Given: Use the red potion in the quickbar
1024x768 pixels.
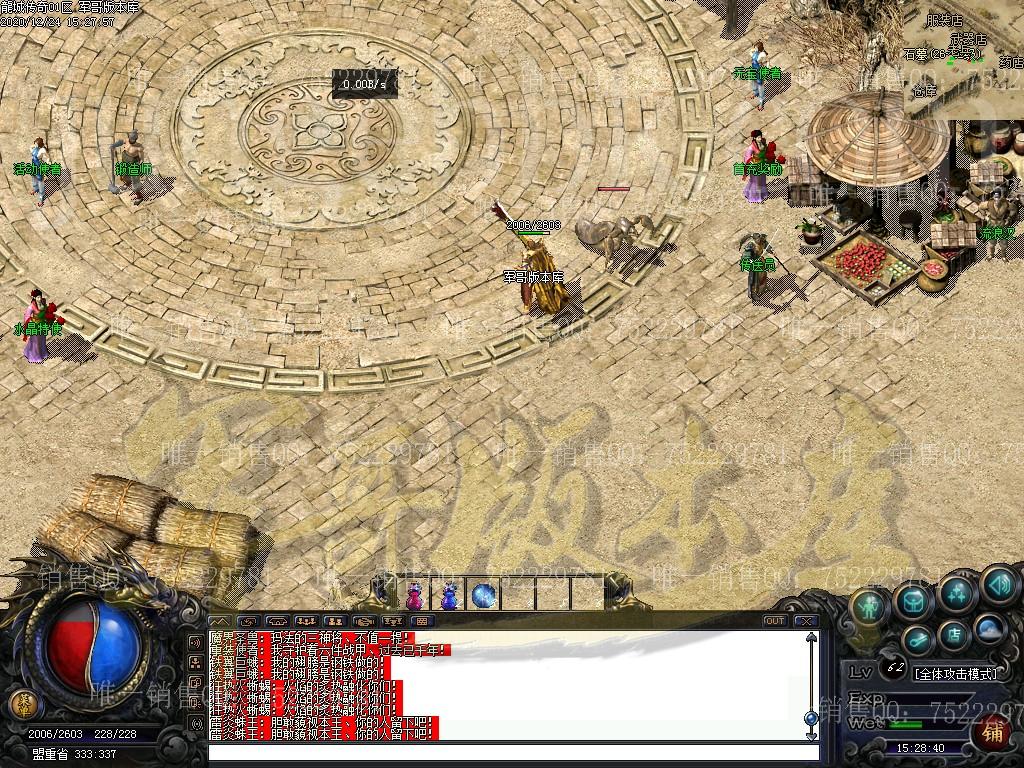Looking at the screenshot, I should [x=414, y=596].
